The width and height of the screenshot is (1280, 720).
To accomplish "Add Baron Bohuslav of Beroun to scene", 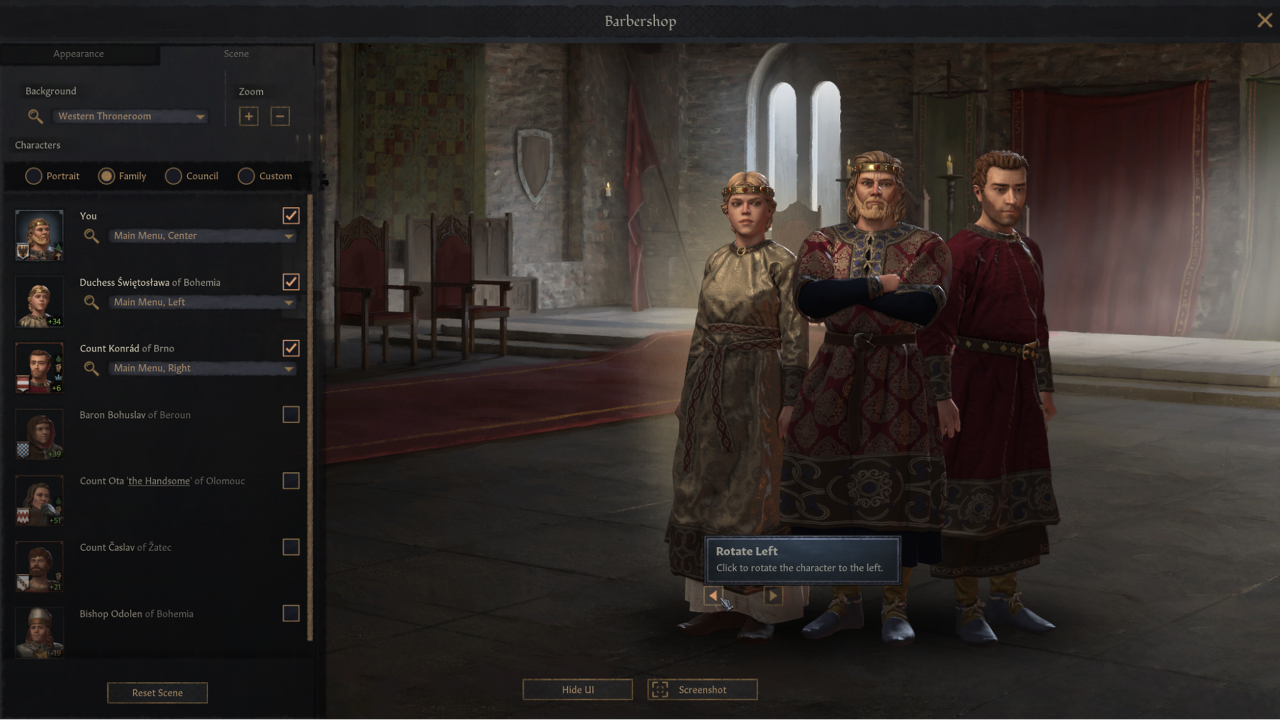I will (291, 414).
